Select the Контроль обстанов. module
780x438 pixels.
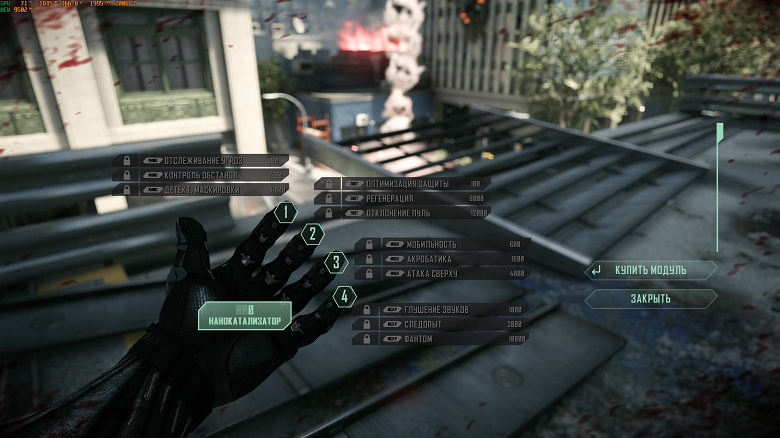pos(200,174)
